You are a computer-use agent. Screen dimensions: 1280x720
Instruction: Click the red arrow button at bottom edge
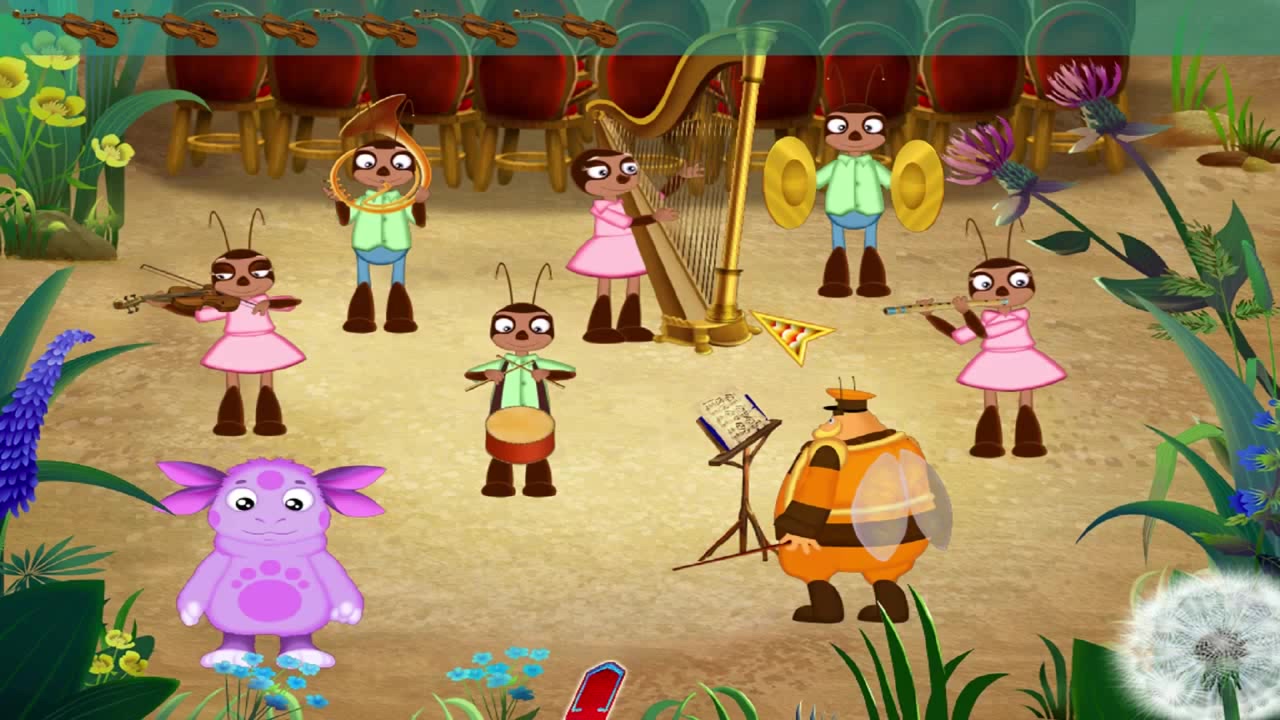(596, 692)
